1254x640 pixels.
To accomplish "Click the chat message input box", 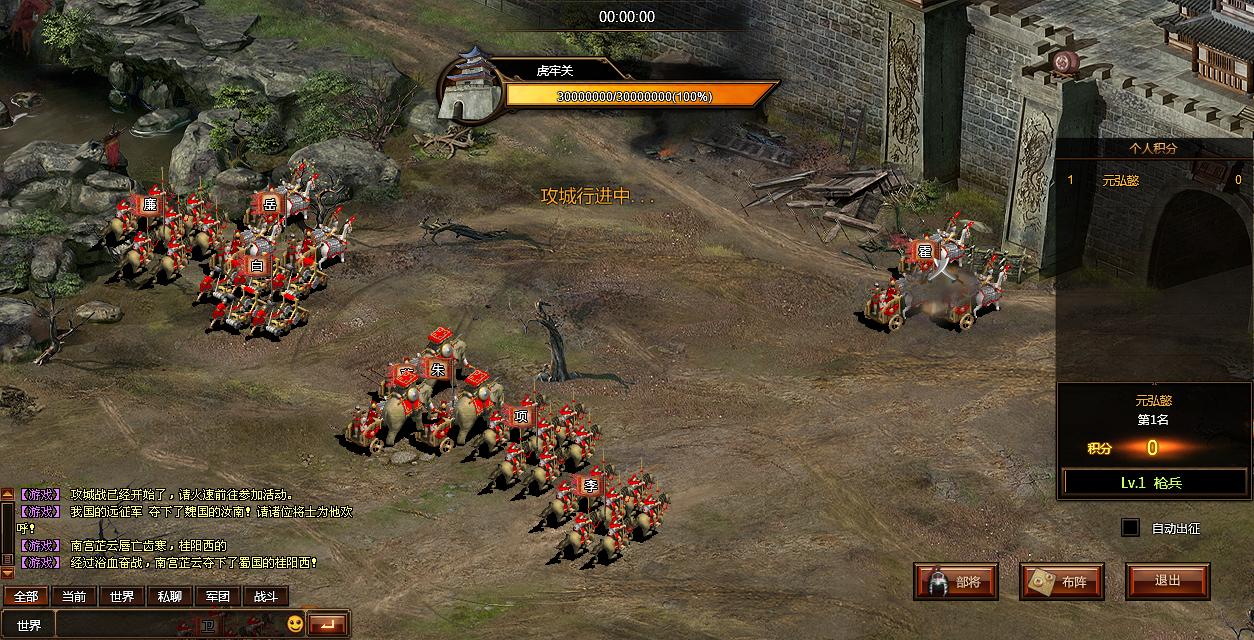I will pos(170,626).
